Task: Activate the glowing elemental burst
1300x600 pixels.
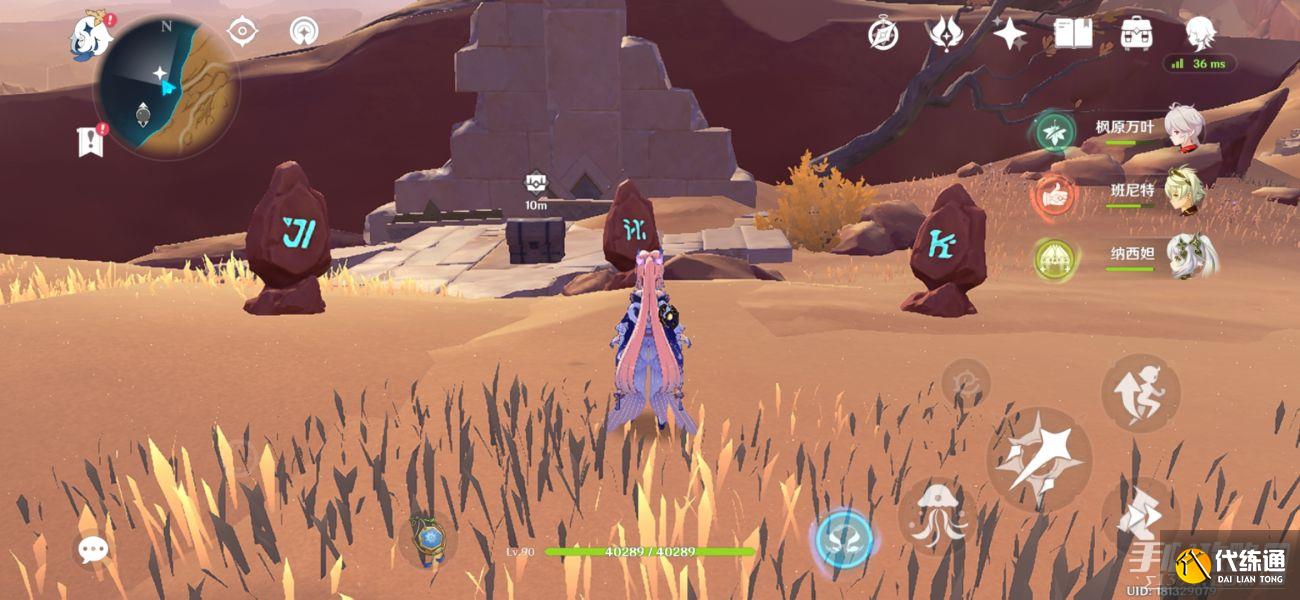Action: (x=845, y=540)
